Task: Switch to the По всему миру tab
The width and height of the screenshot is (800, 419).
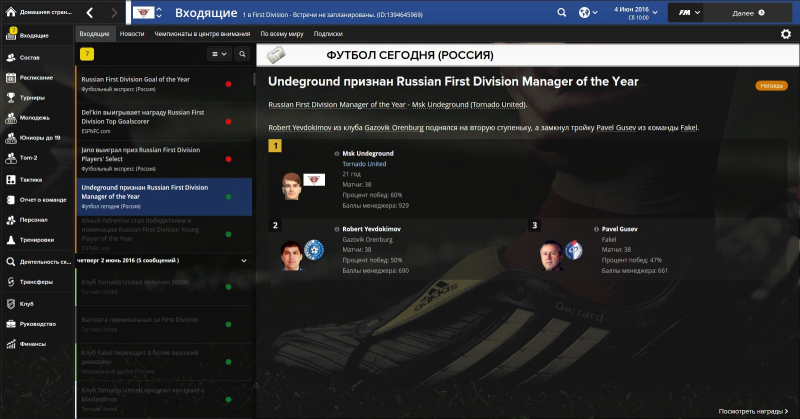Action: click(x=281, y=33)
